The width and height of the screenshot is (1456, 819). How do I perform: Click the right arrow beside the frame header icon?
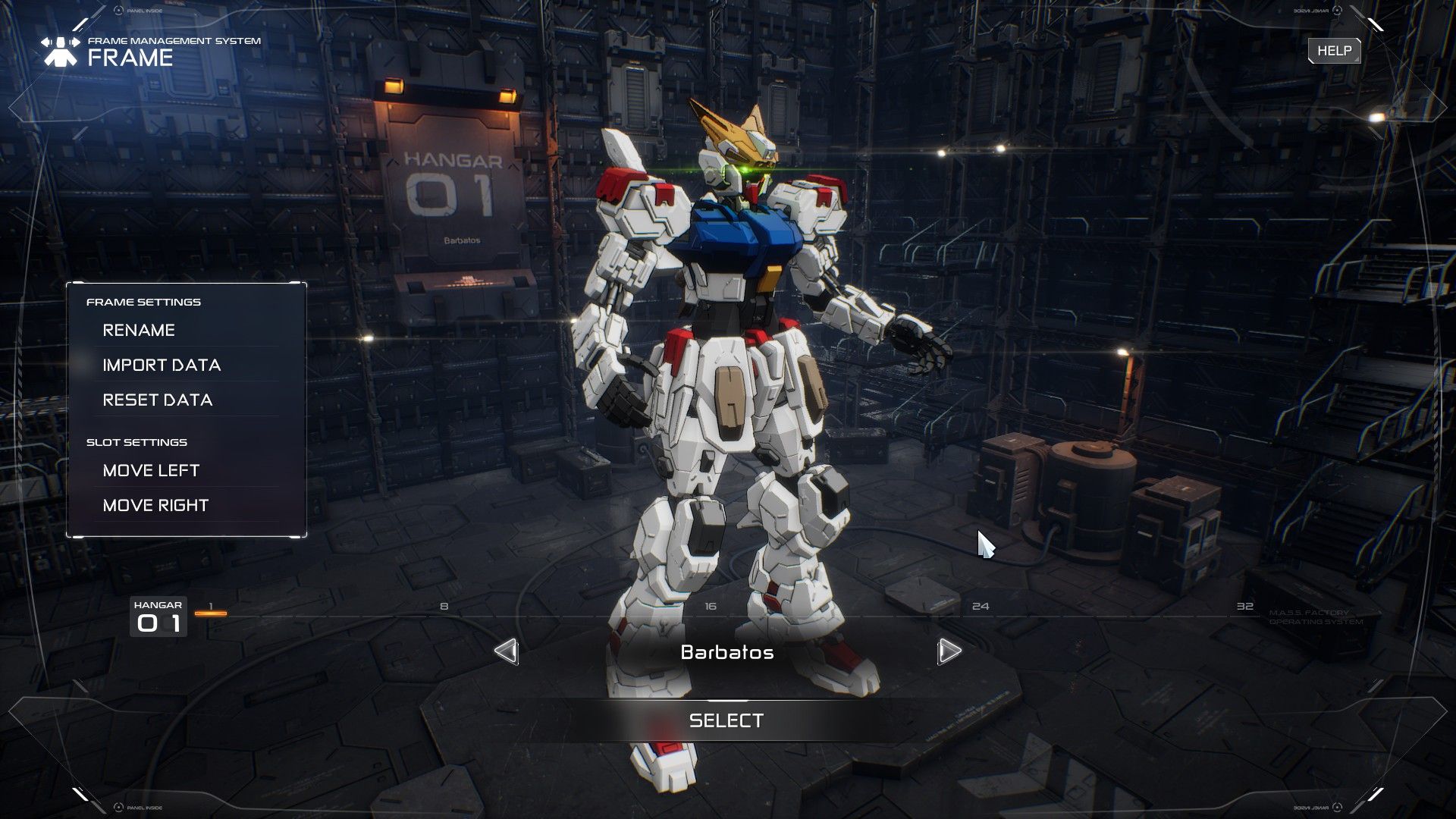pos(77,42)
